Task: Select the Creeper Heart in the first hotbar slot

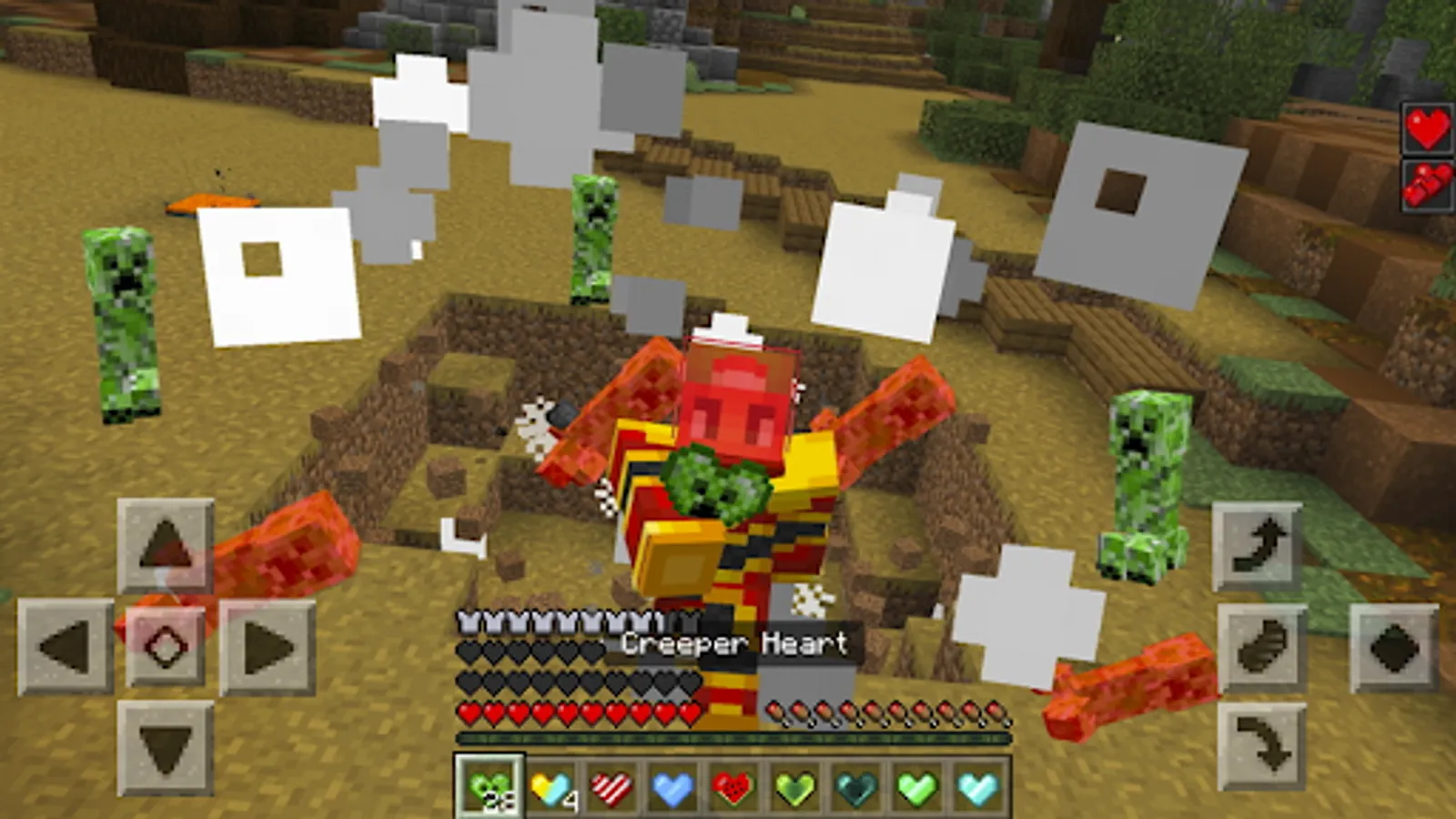Action: click(491, 787)
